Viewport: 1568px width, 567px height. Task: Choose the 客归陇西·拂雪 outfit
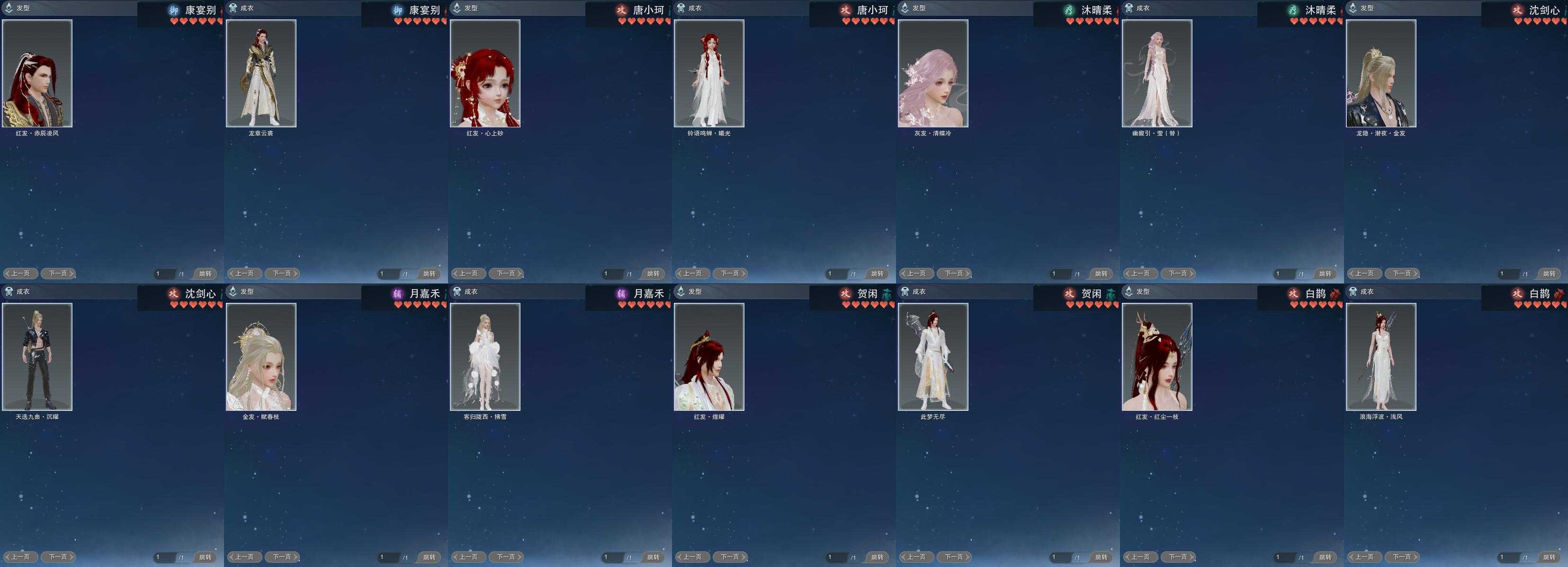click(x=485, y=356)
